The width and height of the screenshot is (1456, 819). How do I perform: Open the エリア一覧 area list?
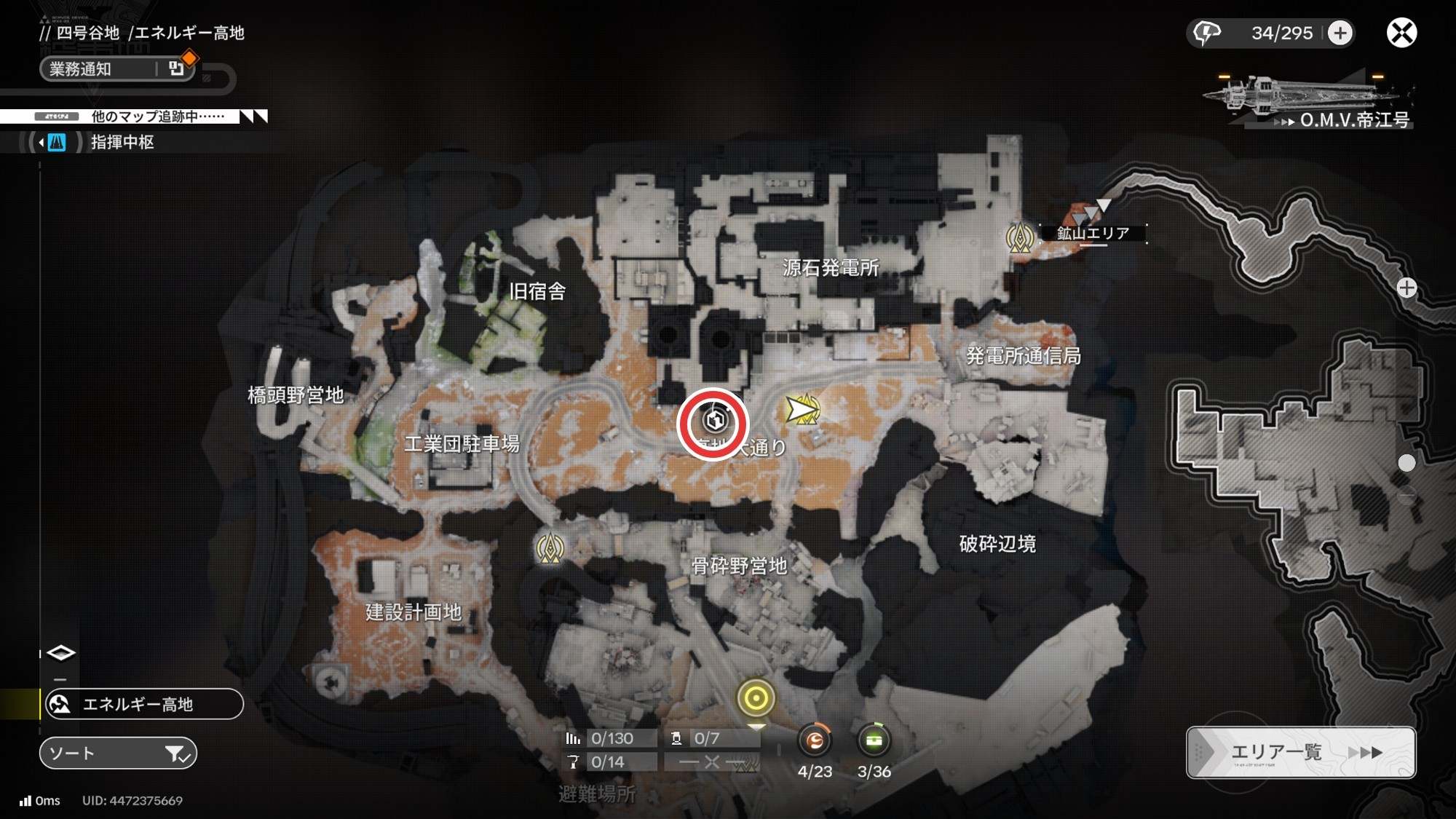1301,752
